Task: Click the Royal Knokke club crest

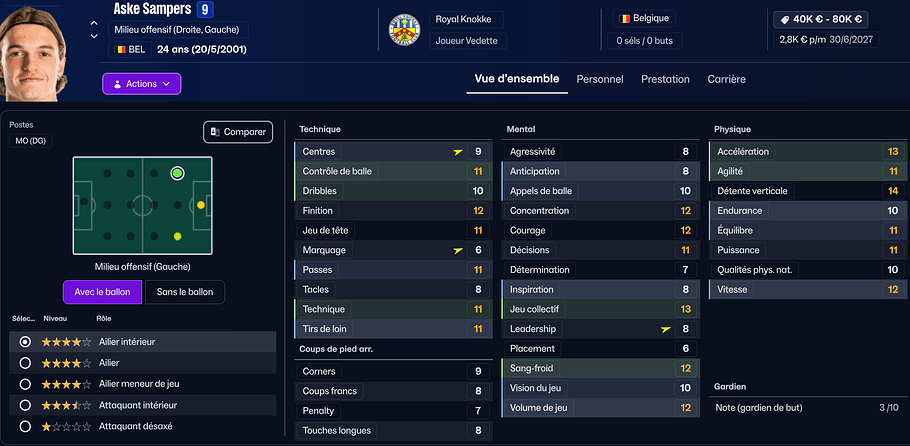Action: click(402, 31)
